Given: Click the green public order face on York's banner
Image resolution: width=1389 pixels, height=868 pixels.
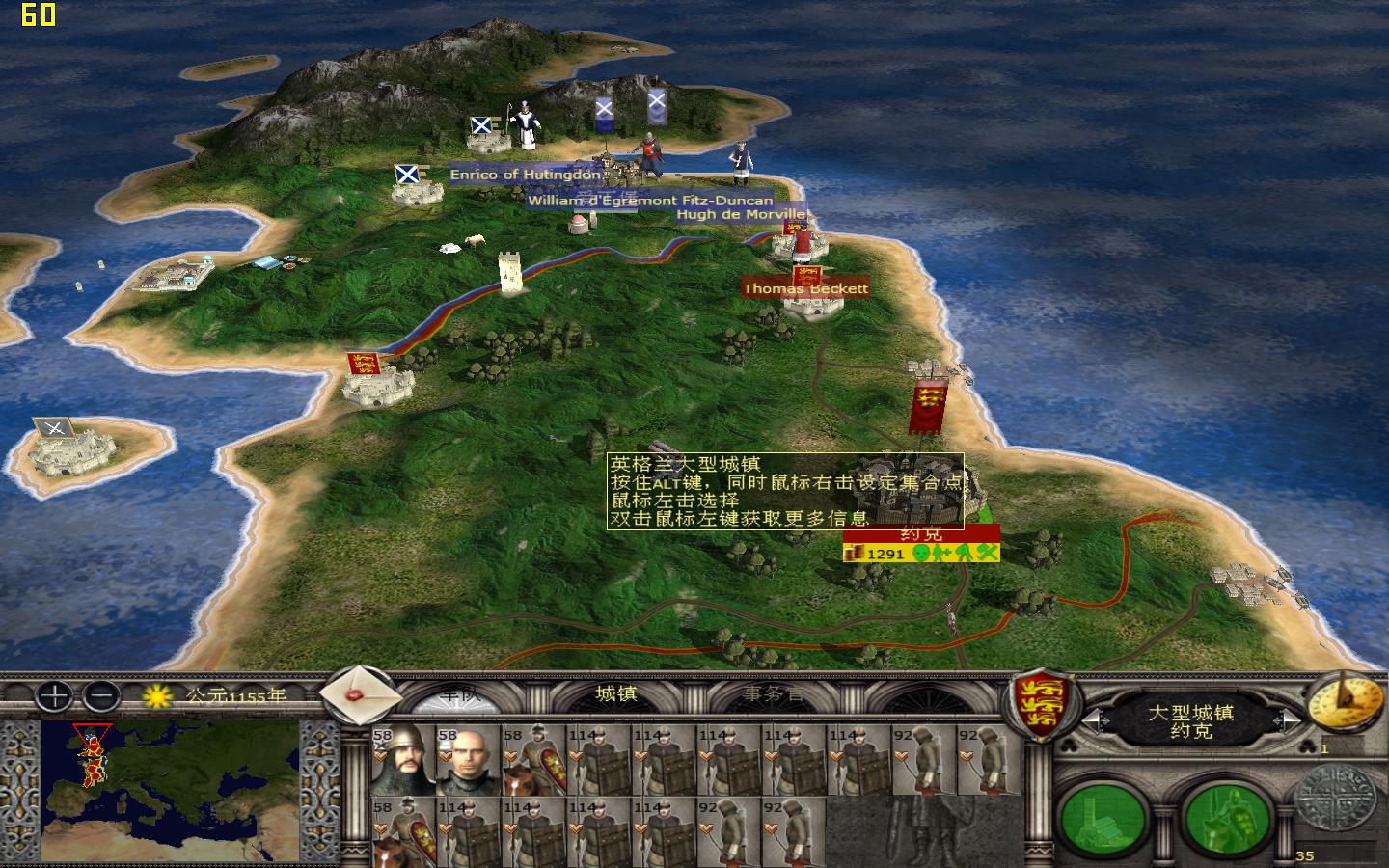Looking at the screenshot, I should (920, 554).
